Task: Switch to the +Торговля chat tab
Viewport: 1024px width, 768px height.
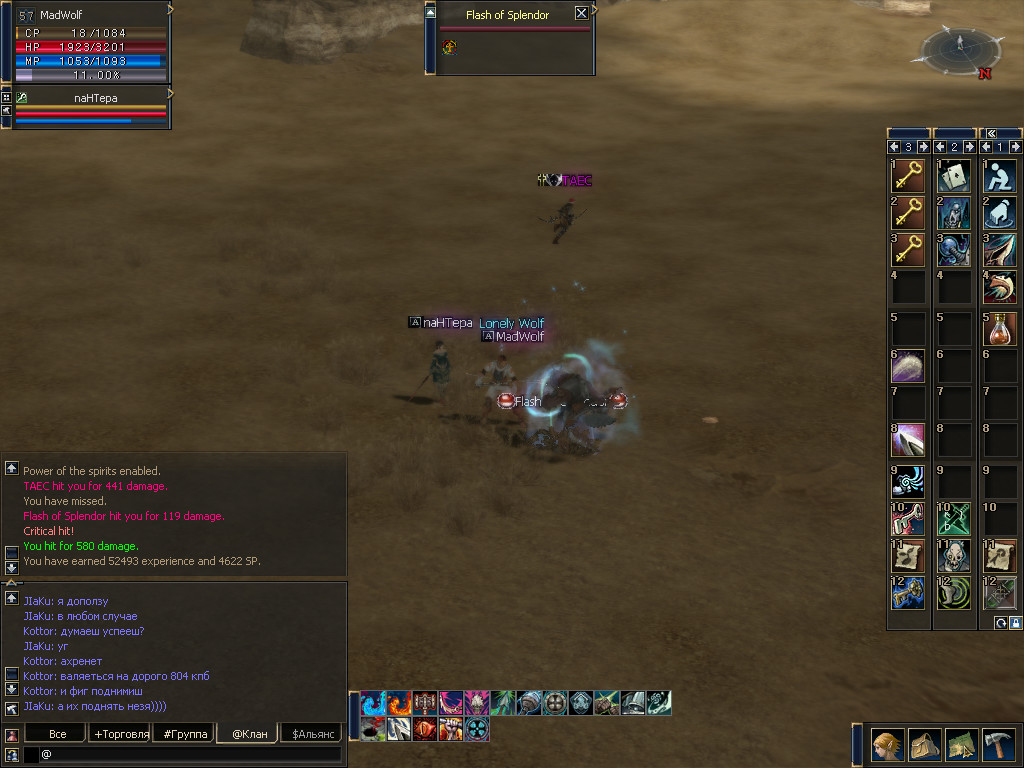Action: point(121,734)
